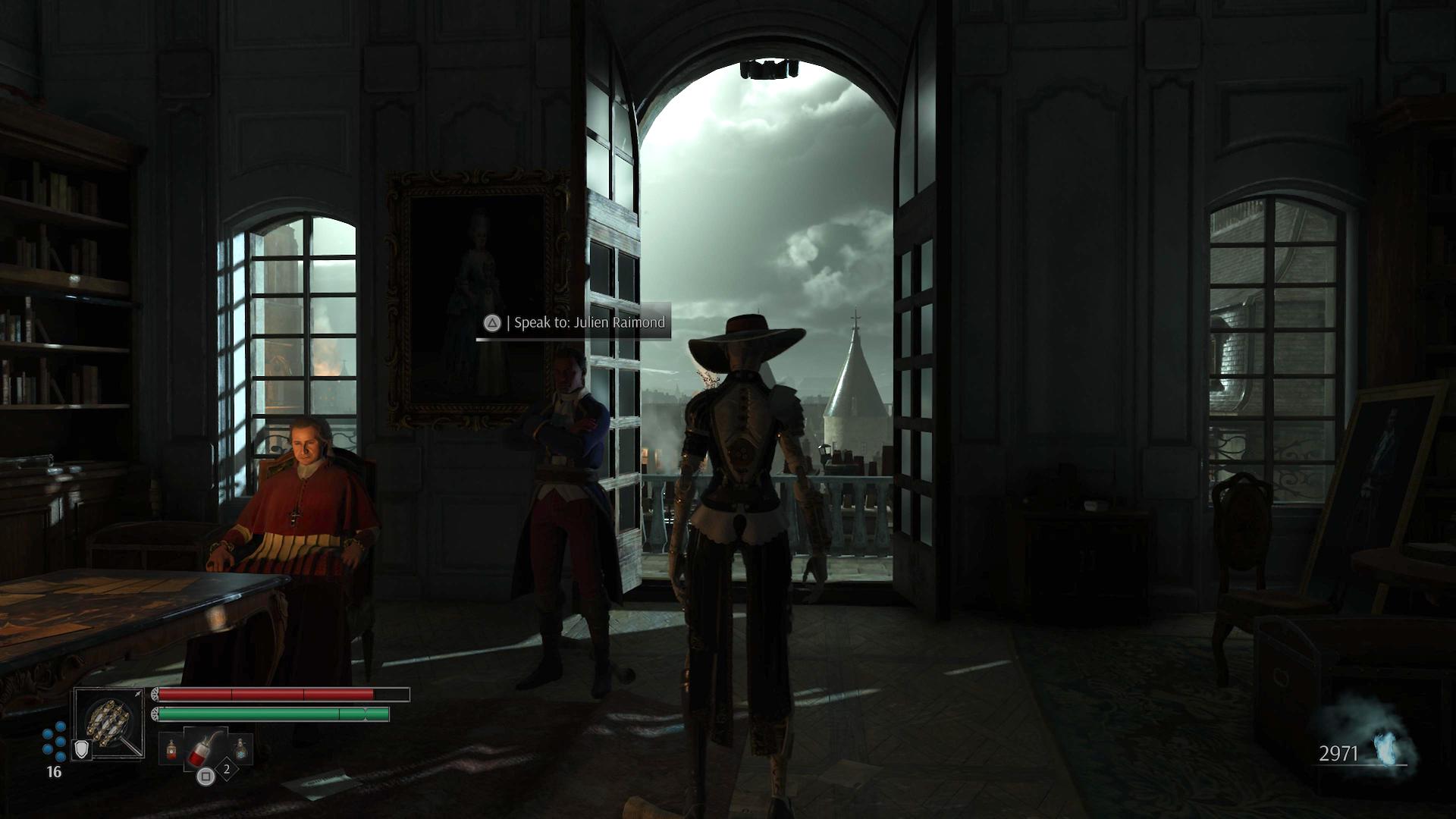1456x819 pixels.
Task: Select the equipped fan weapon slot
Action: point(108,721)
